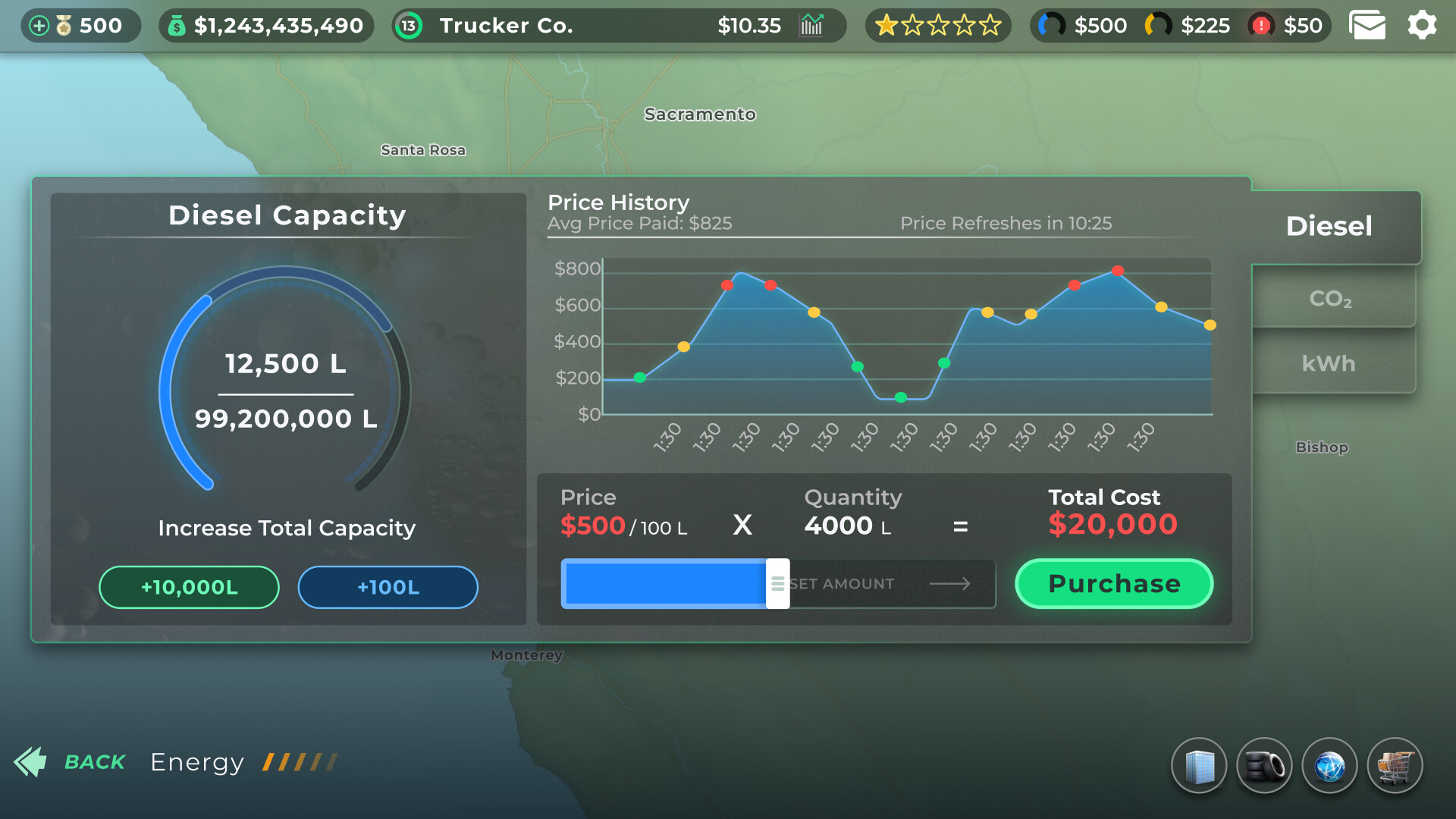
Task: Click the BACK arrow at bottom left
Action: tap(32, 762)
